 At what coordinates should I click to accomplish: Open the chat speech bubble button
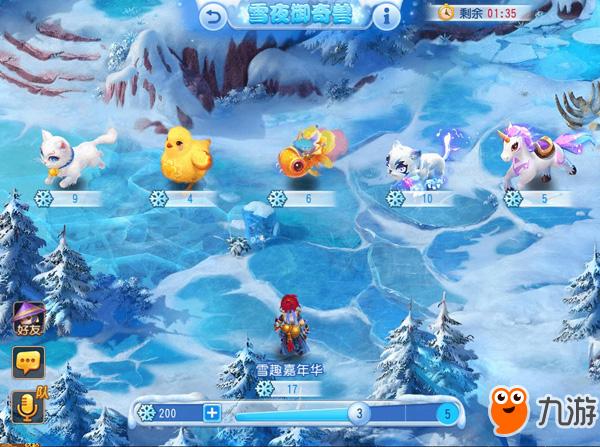click(28, 361)
